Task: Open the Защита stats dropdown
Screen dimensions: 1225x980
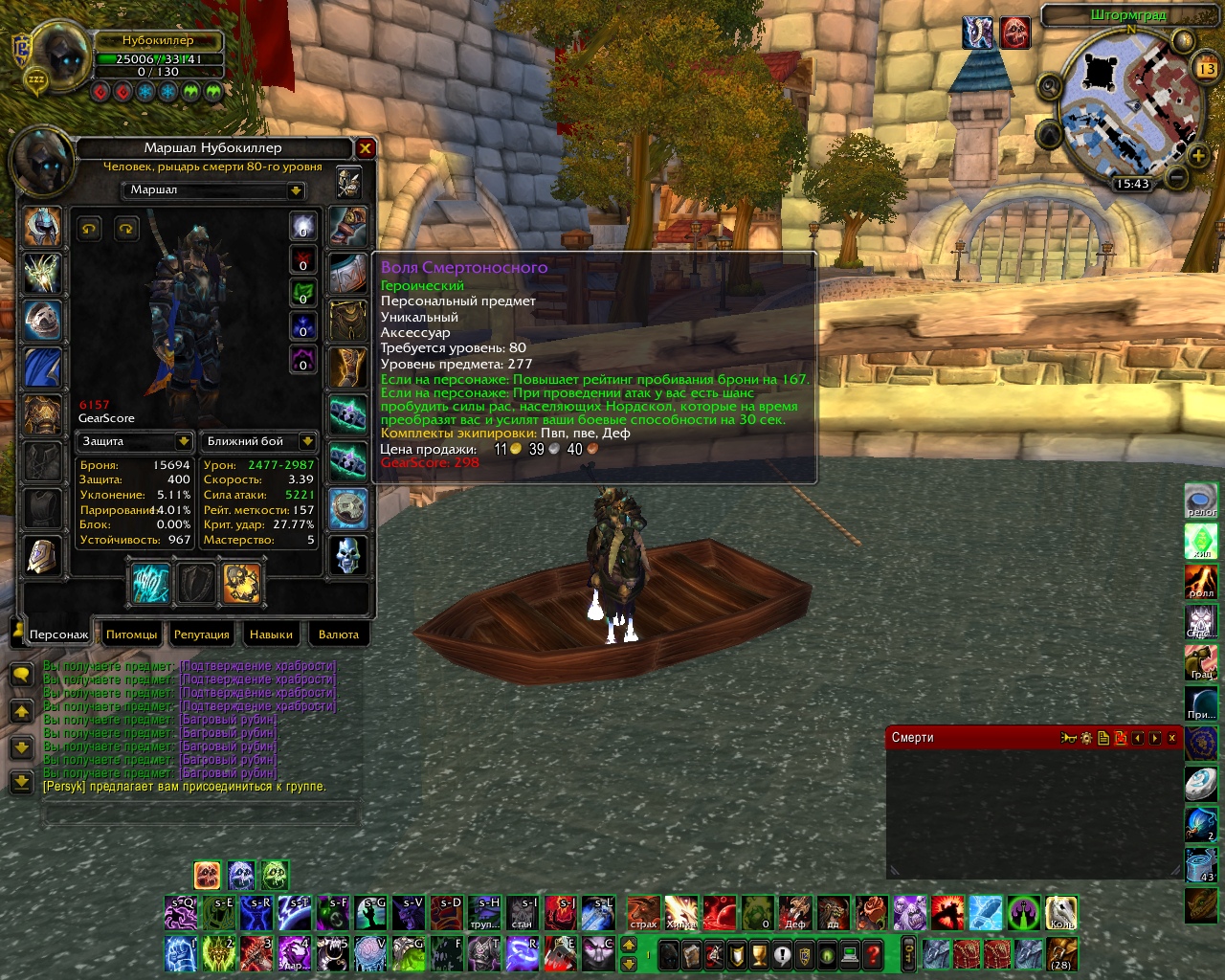Action: point(183,441)
